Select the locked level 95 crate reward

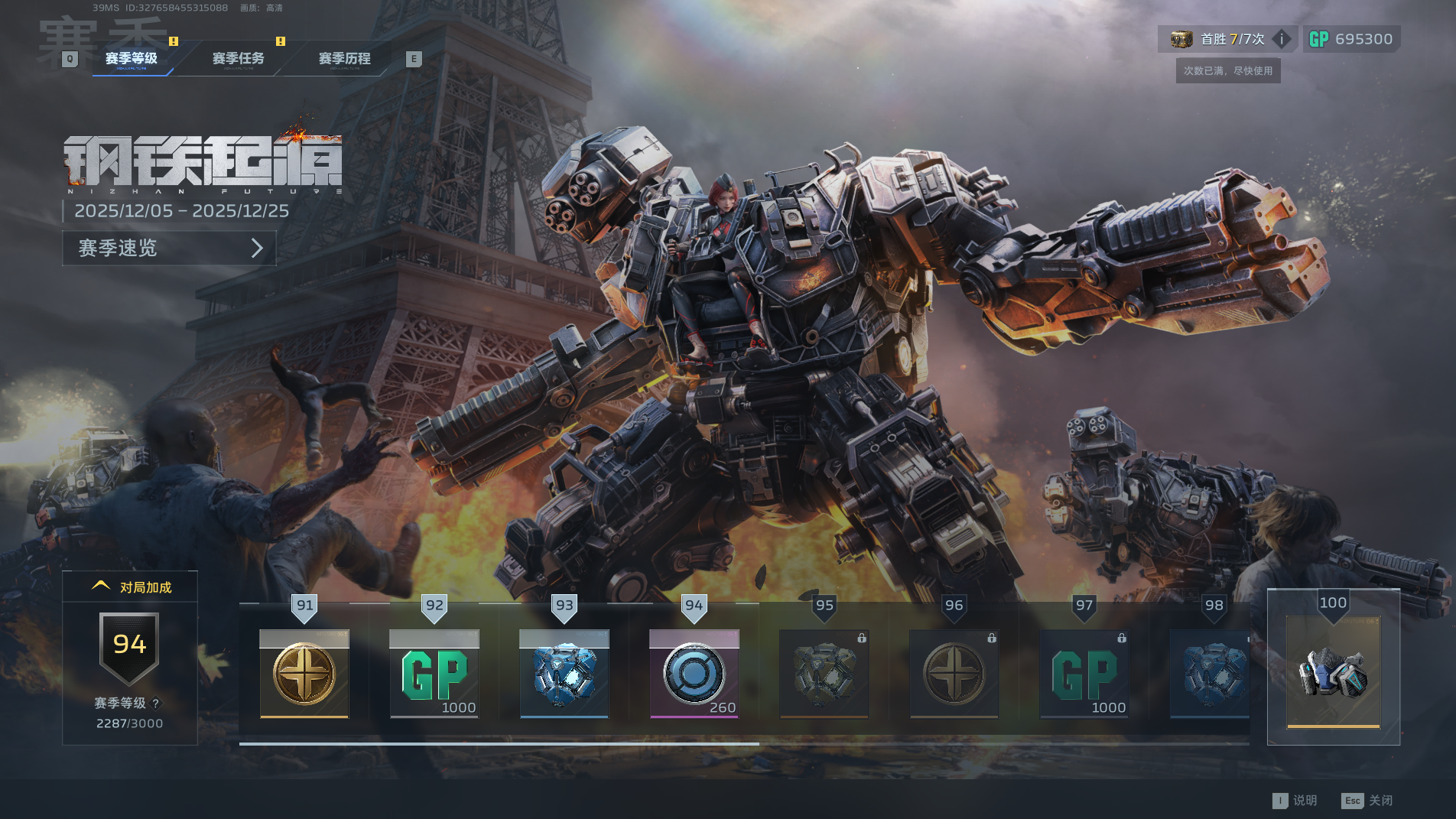pyautogui.click(x=824, y=674)
